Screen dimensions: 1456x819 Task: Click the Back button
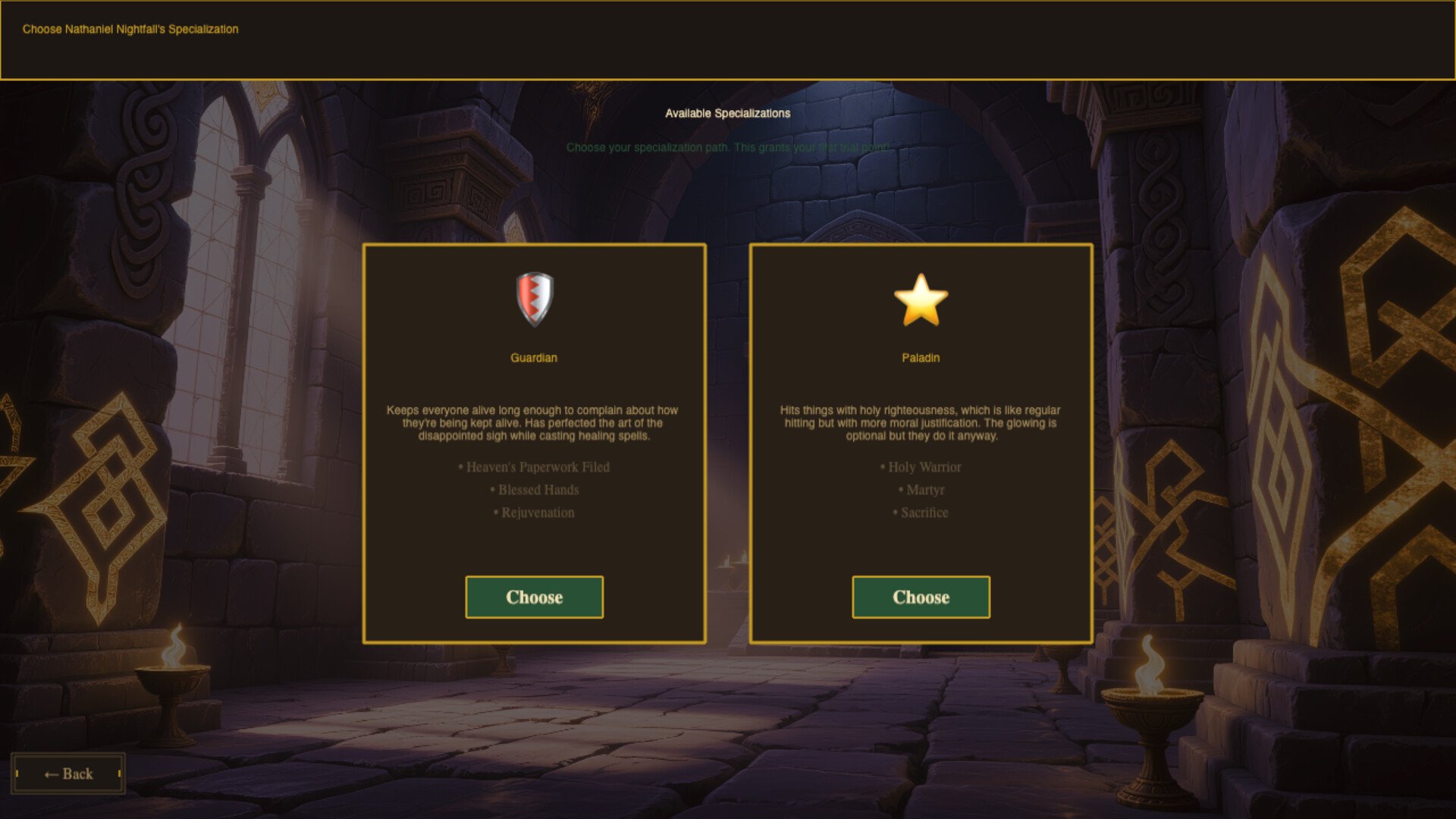69,773
